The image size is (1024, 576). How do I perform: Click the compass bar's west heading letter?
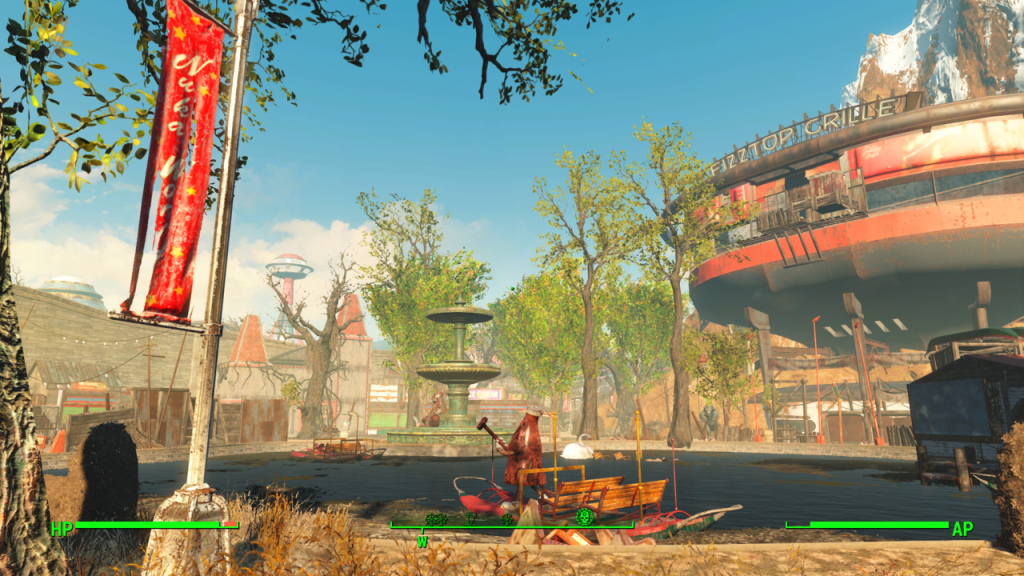[422, 541]
